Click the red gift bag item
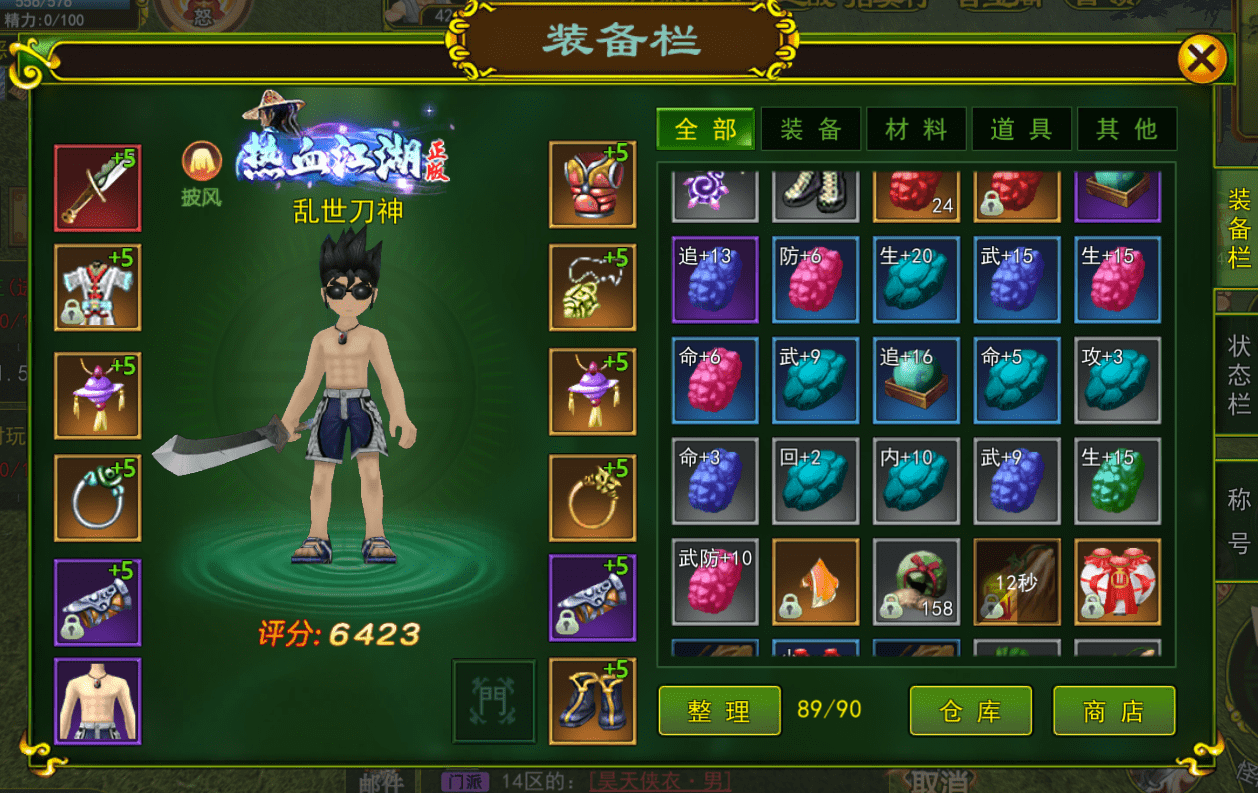The width and height of the screenshot is (1258, 793). (1117, 581)
